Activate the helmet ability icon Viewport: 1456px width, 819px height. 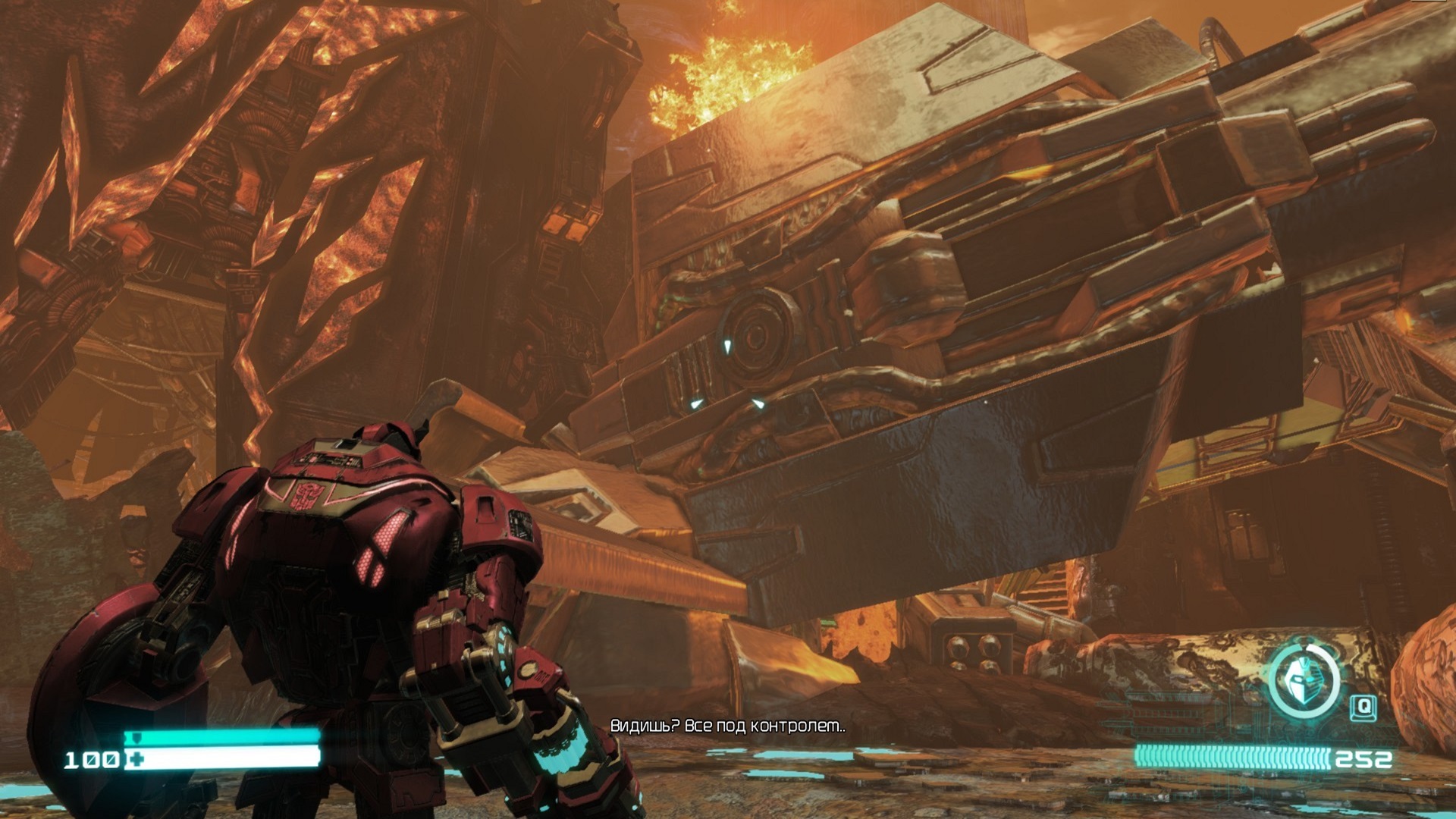(x=1304, y=679)
